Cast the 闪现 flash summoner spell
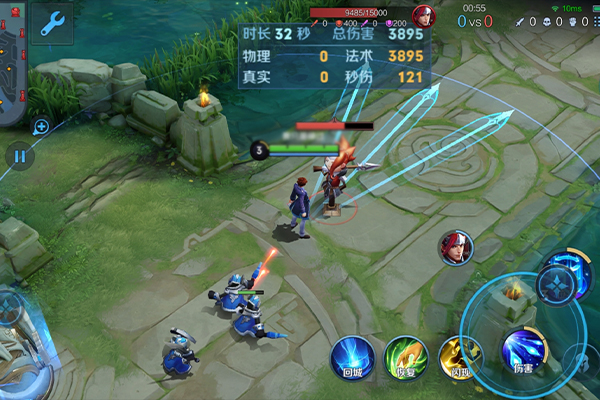The height and width of the screenshot is (400, 600). tap(460, 358)
